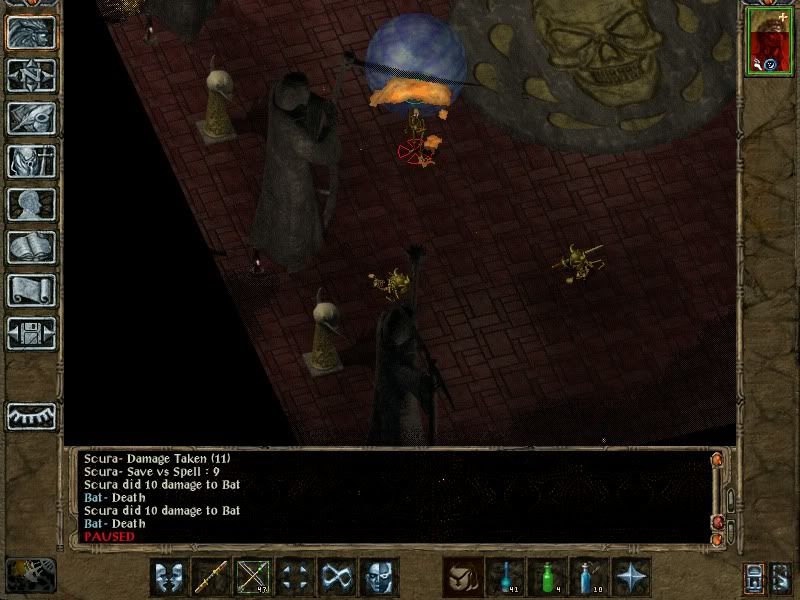Open the options menu with the floppy disk button
This screenshot has width=800, height=600.
point(31,333)
